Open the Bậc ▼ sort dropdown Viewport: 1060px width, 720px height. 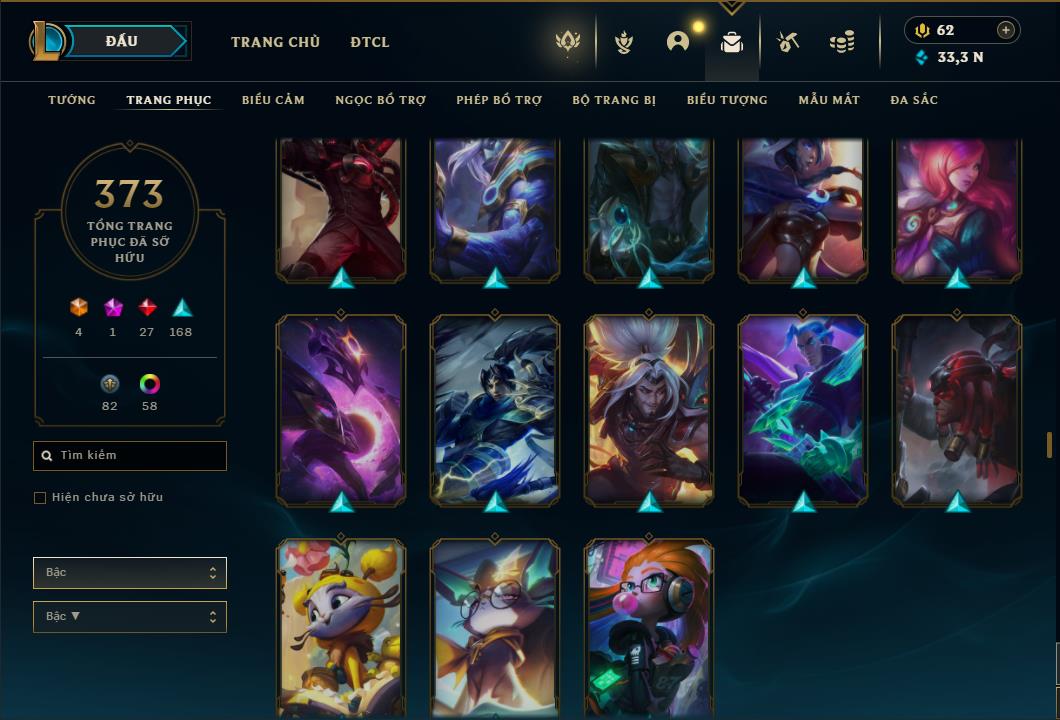(x=130, y=617)
